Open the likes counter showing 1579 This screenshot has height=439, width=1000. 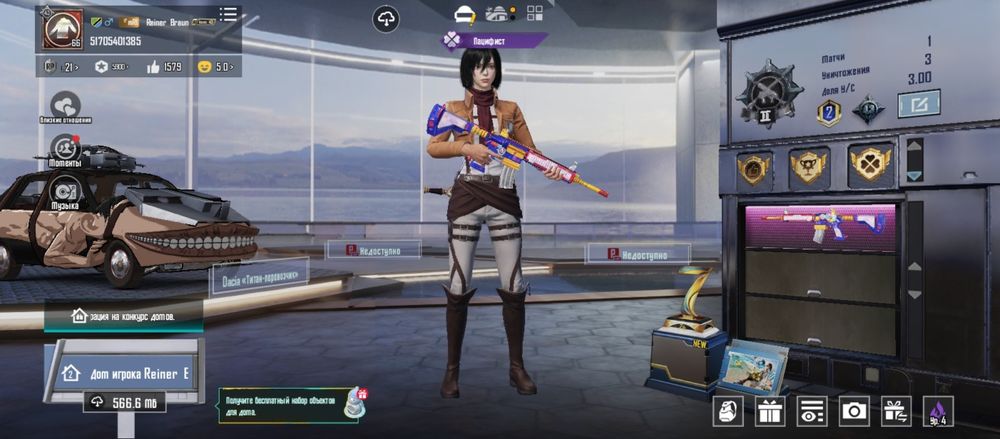(x=162, y=67)
